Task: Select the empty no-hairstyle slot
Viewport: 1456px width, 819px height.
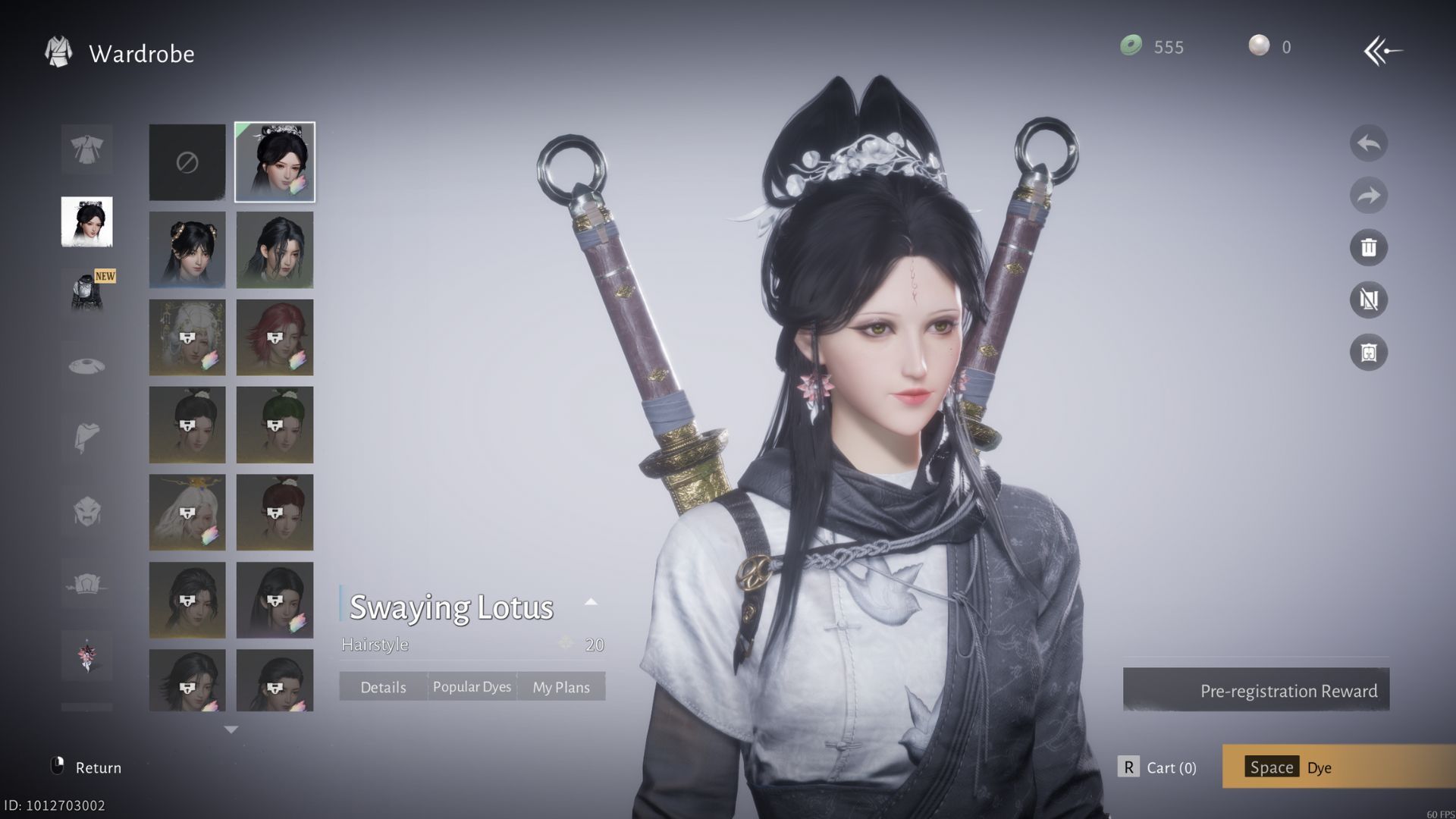Action: click(x=187, y=162)
